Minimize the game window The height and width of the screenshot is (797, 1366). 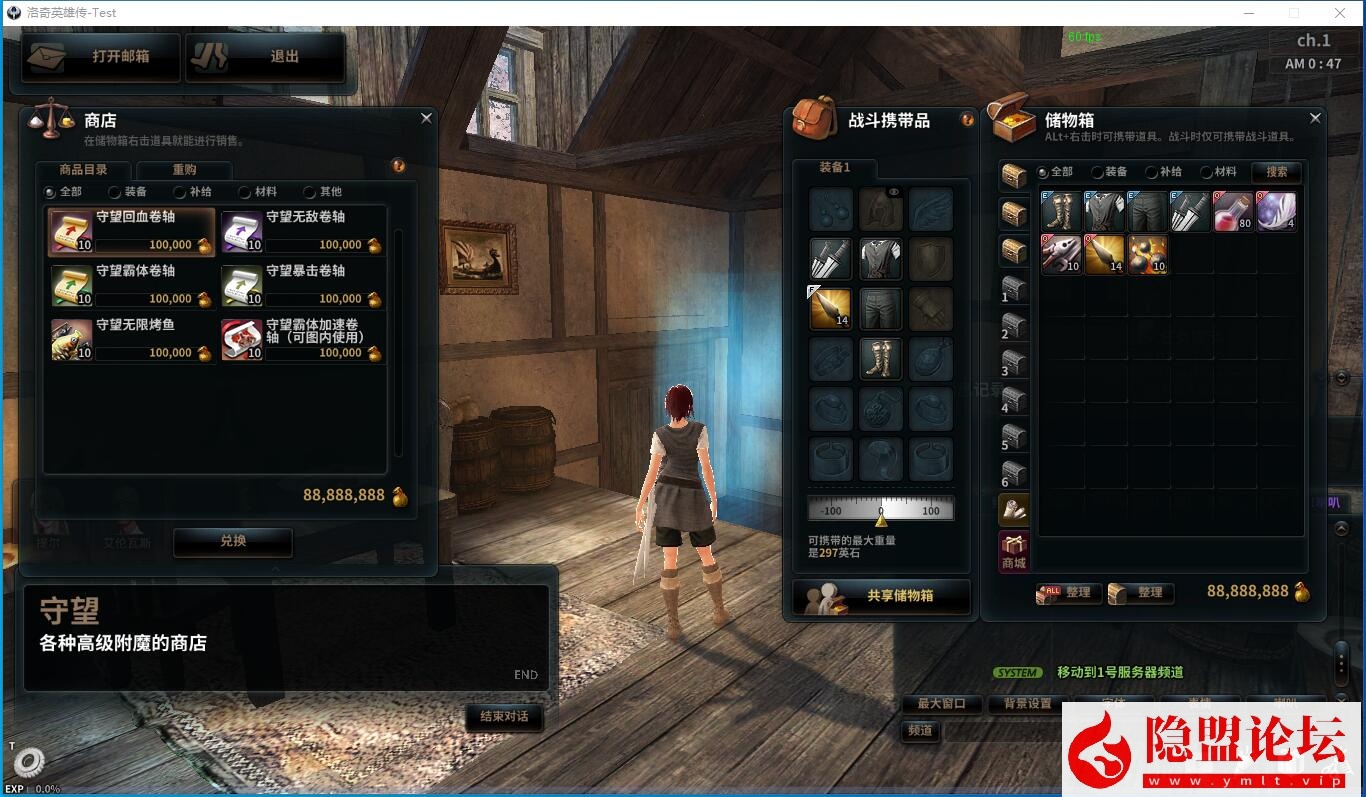(x=1250, y=13)
